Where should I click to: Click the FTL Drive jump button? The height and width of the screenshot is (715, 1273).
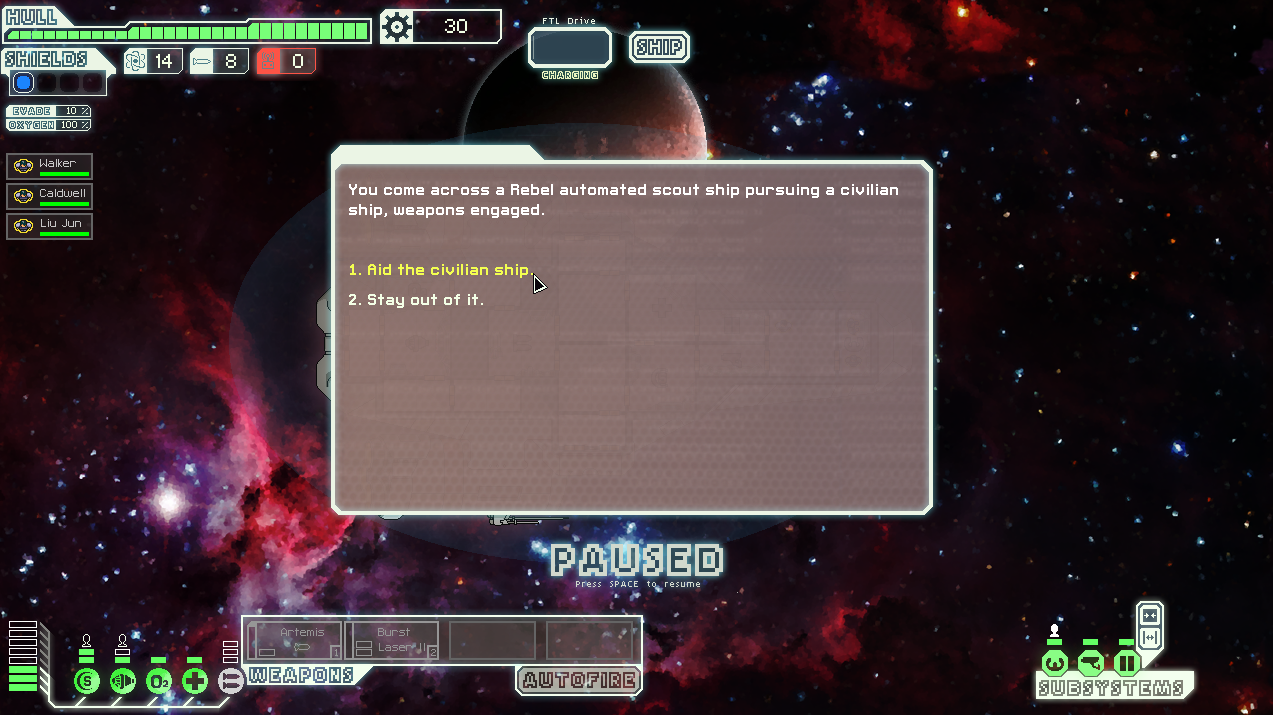click(x=569, y=47)
